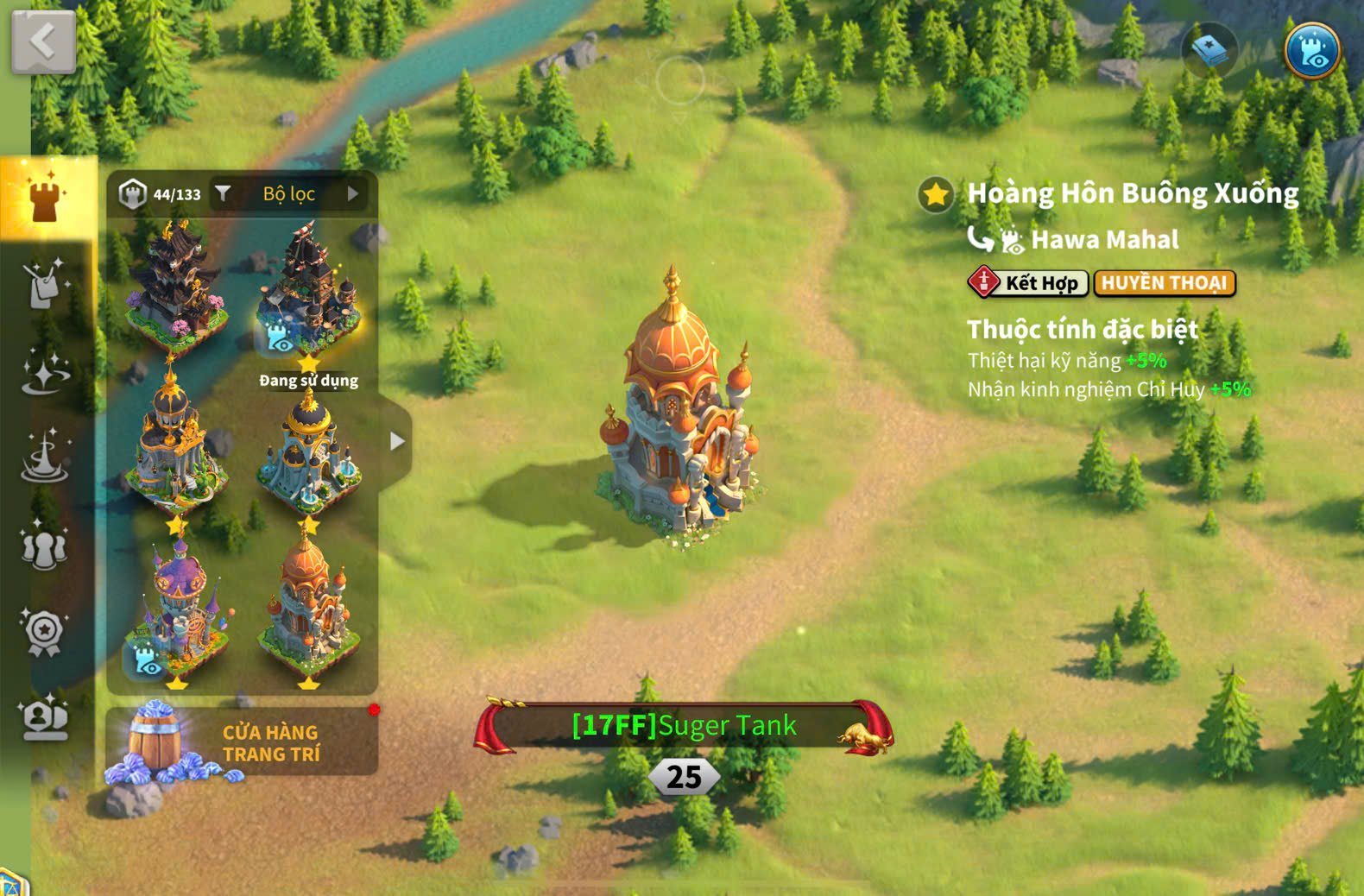Select the medal badge tab

coord(45,632)
